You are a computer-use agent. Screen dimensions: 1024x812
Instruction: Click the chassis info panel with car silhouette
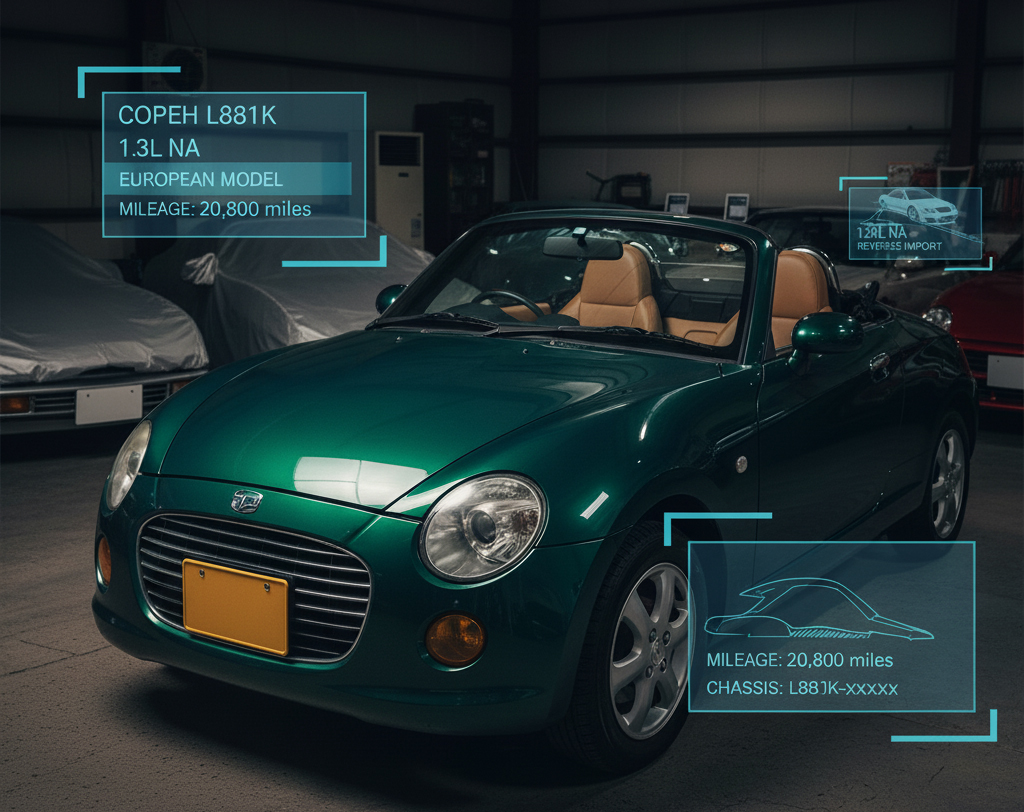click(831, 627)
